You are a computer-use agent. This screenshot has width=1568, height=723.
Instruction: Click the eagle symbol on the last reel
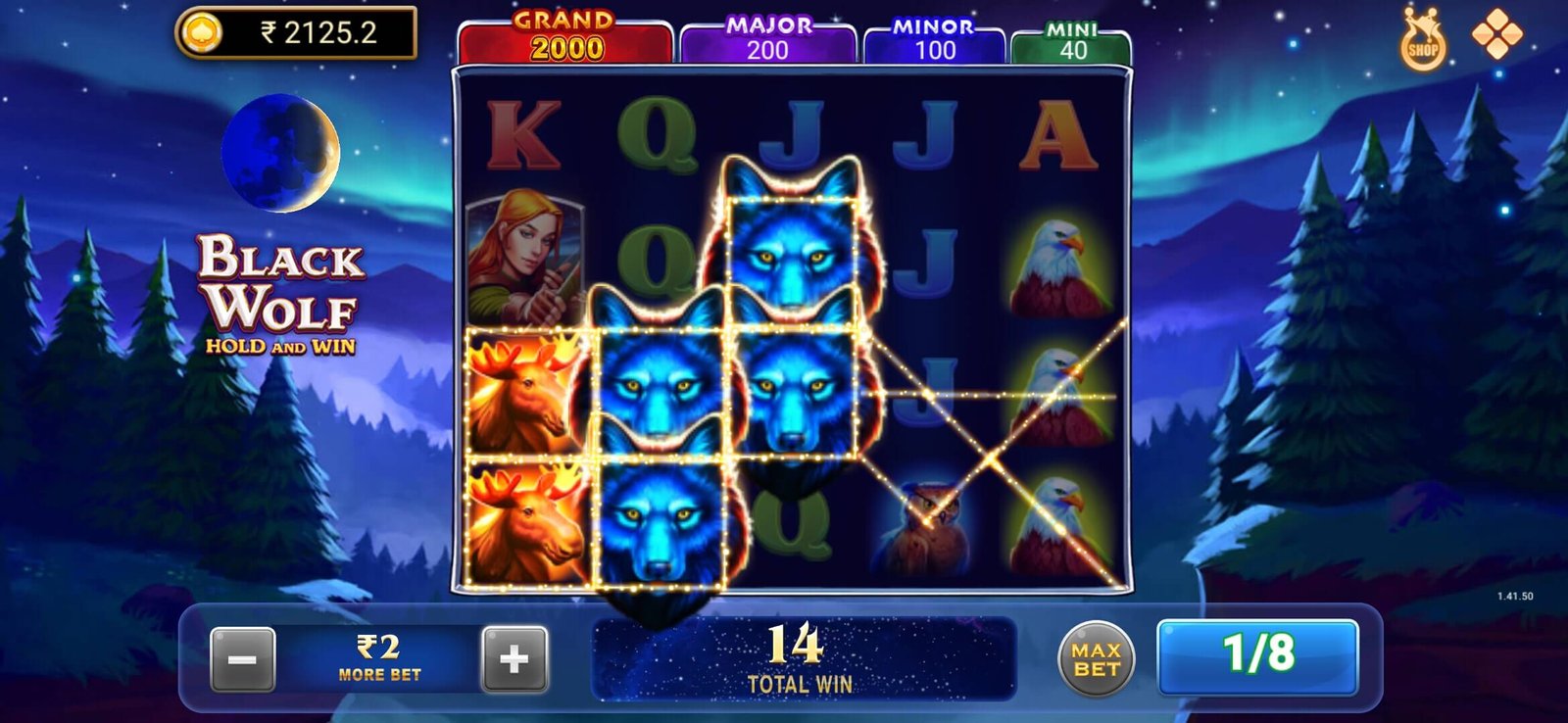(x=1061, y=265)
